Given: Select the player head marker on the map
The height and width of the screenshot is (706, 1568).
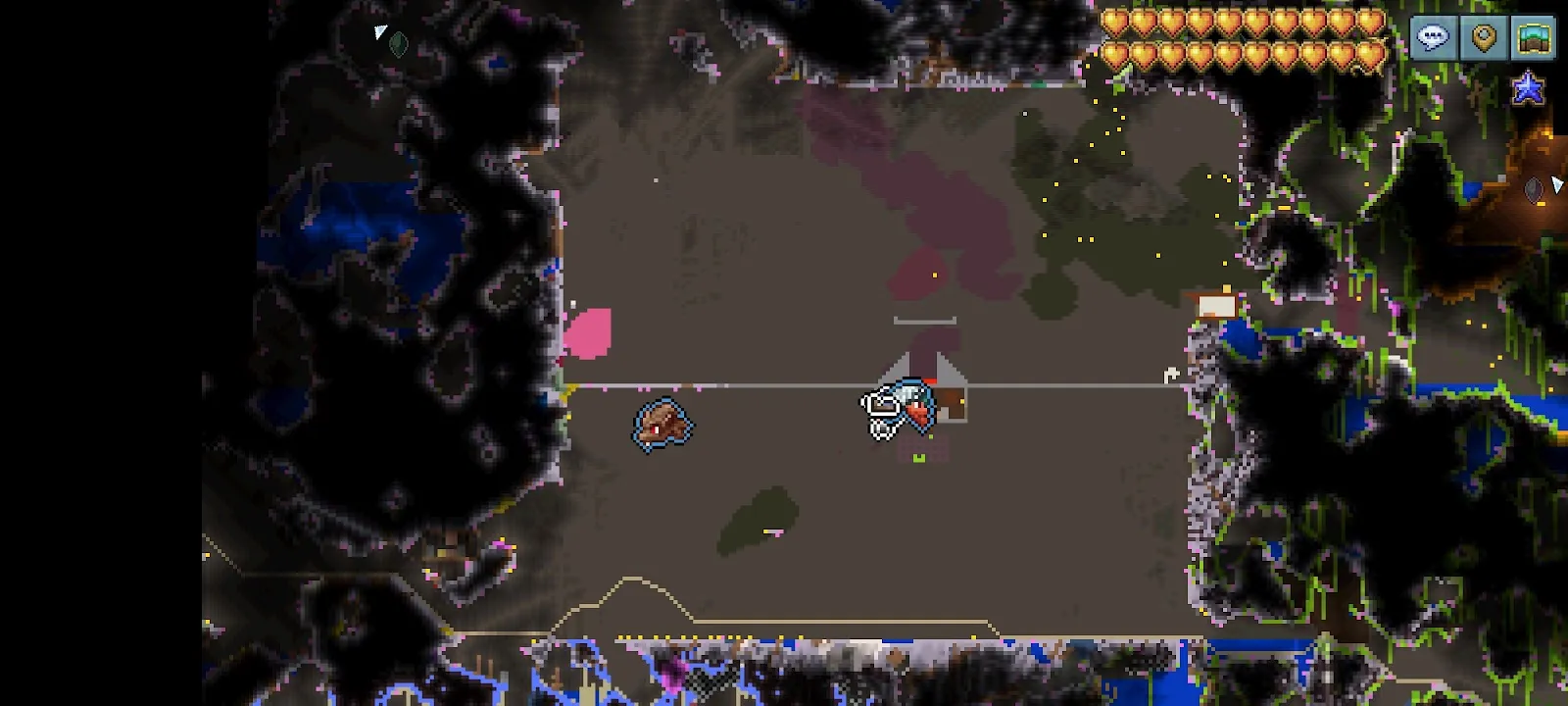Looking at the screenshot, I should (x=911, y=404).
